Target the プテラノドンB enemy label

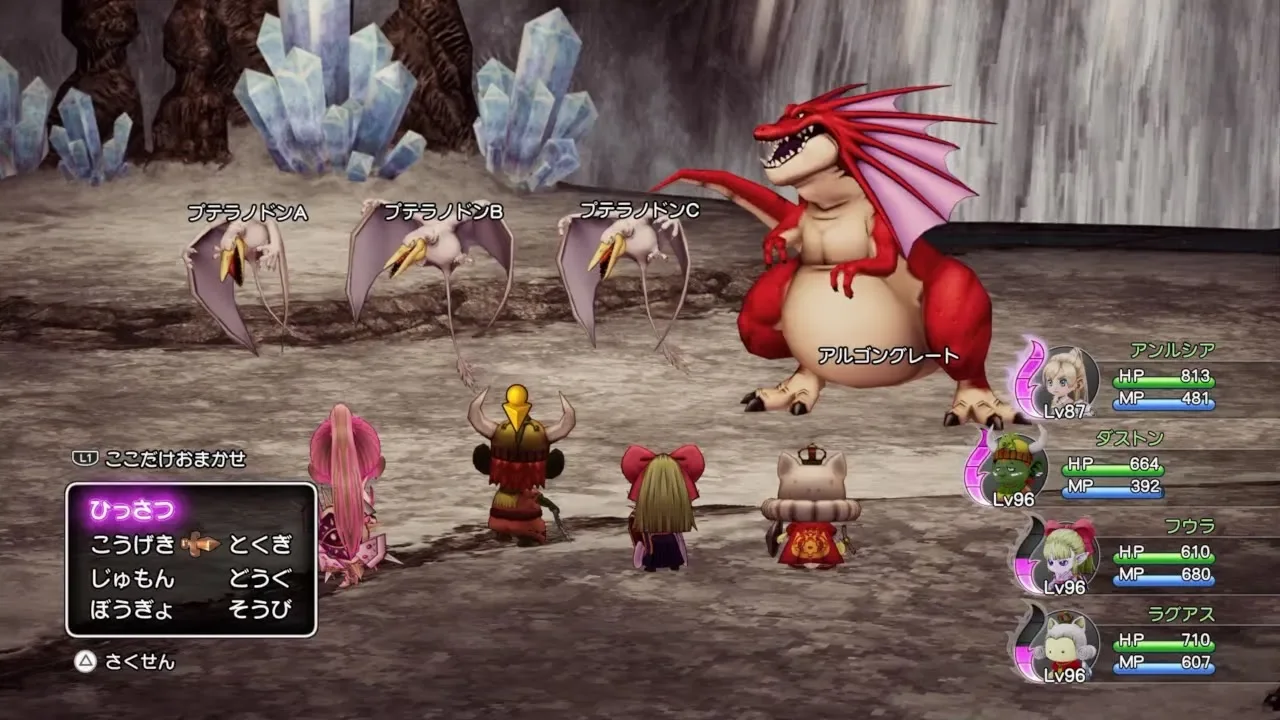tap(443, 211)
